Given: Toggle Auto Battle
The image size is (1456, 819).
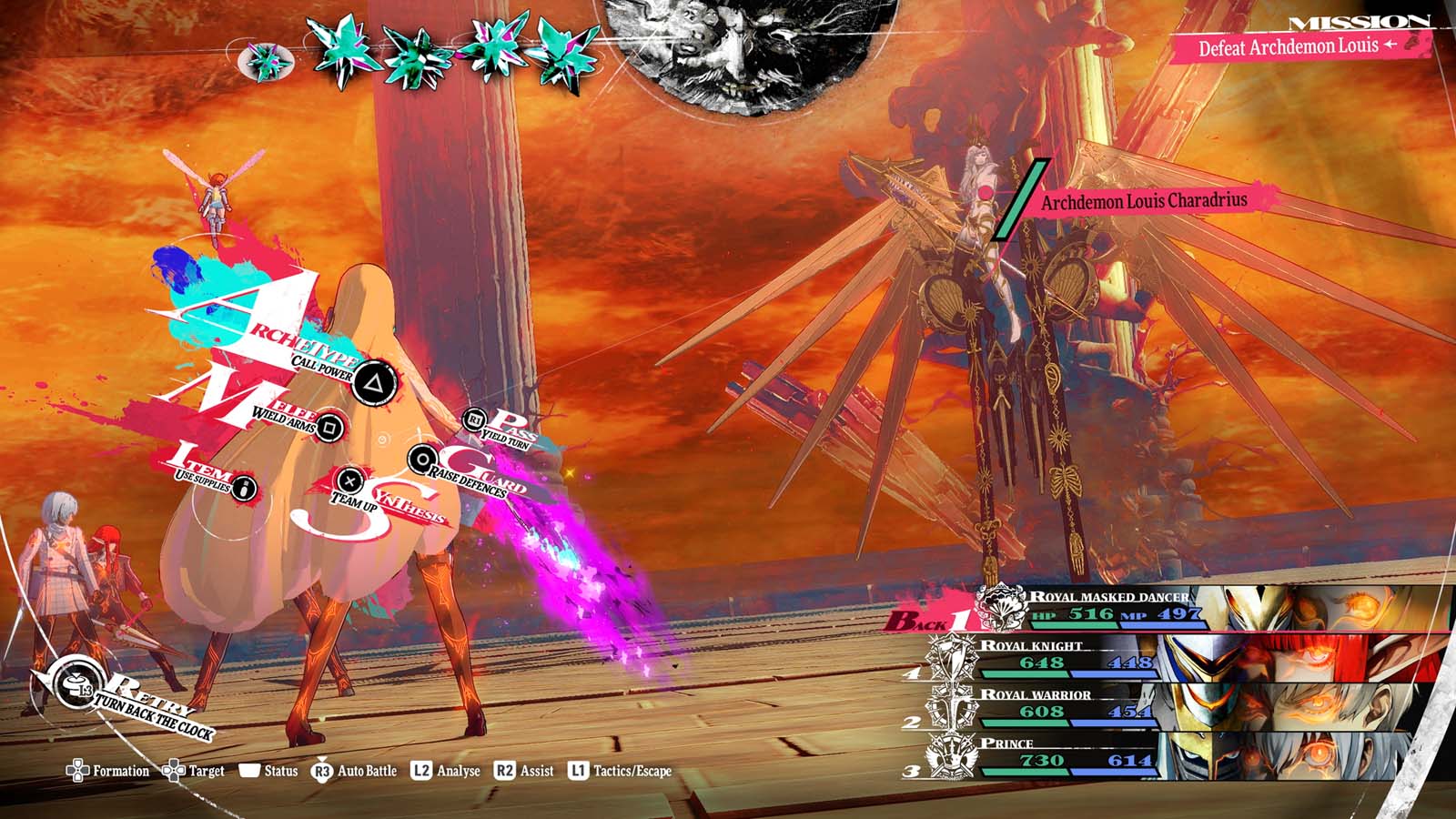Looking at the screenshot, I should [x=355, y=771].
